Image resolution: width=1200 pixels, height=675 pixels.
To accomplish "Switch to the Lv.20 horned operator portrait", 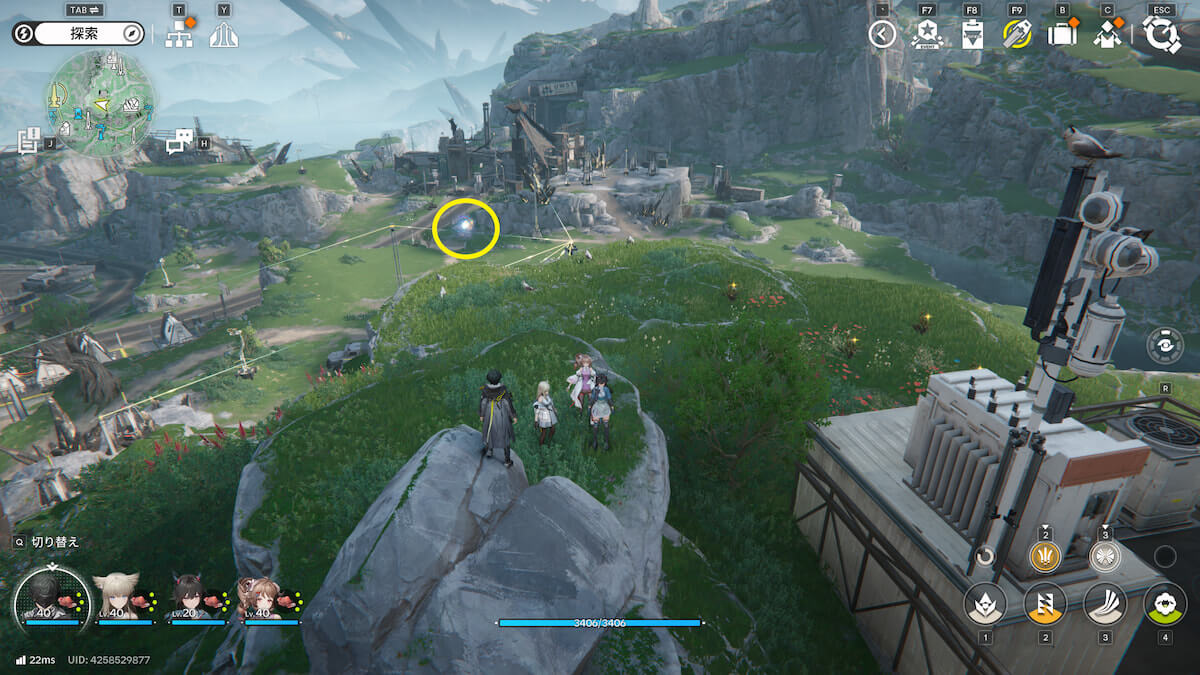I will coord(190,599).
